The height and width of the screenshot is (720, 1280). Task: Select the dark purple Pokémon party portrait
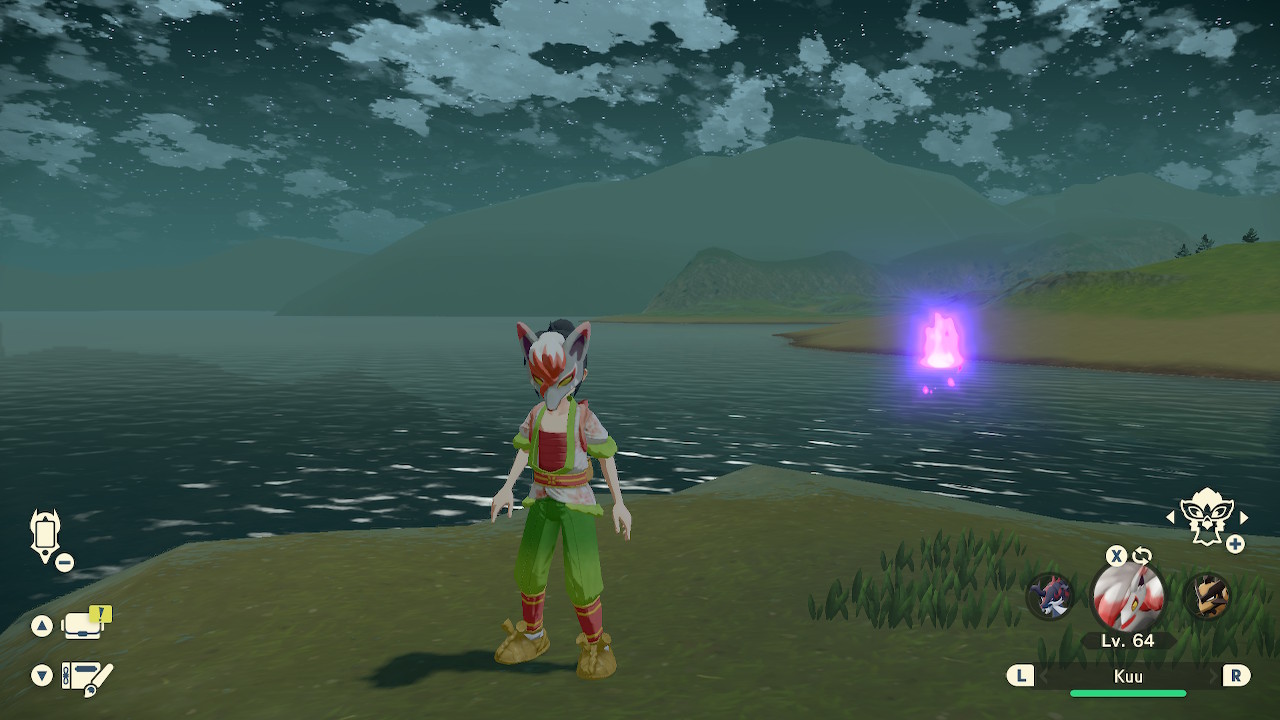pos(1050,596)
